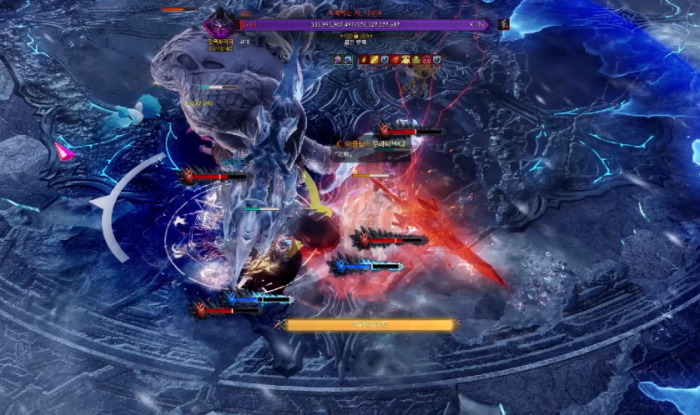Inspect the green skull debuff icon
Image resolution: width=700 pixels, height=415 pixels.
[x=416, y=60]
